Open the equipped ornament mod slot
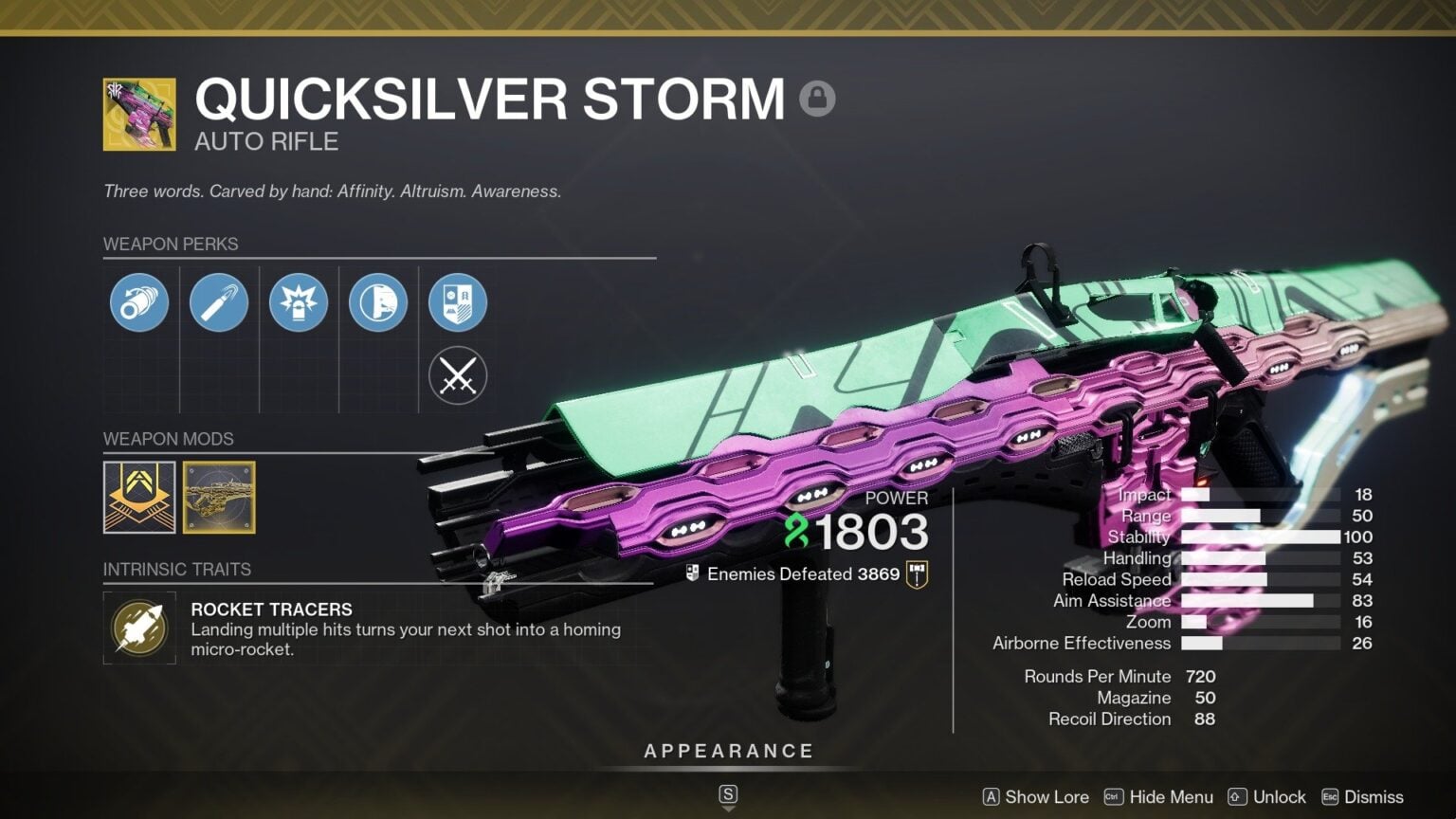 point(219,498)
